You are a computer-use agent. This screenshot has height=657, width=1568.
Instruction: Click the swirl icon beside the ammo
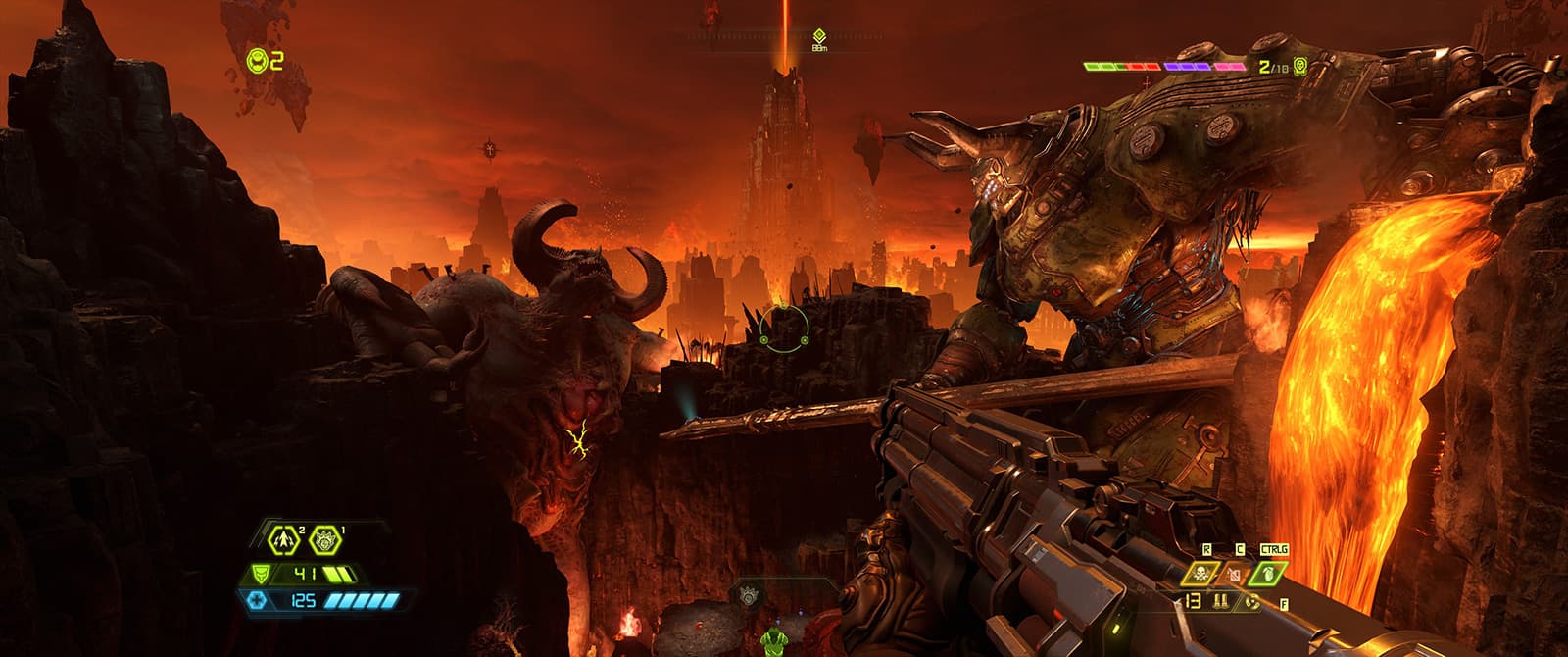tap(1251, 600)
